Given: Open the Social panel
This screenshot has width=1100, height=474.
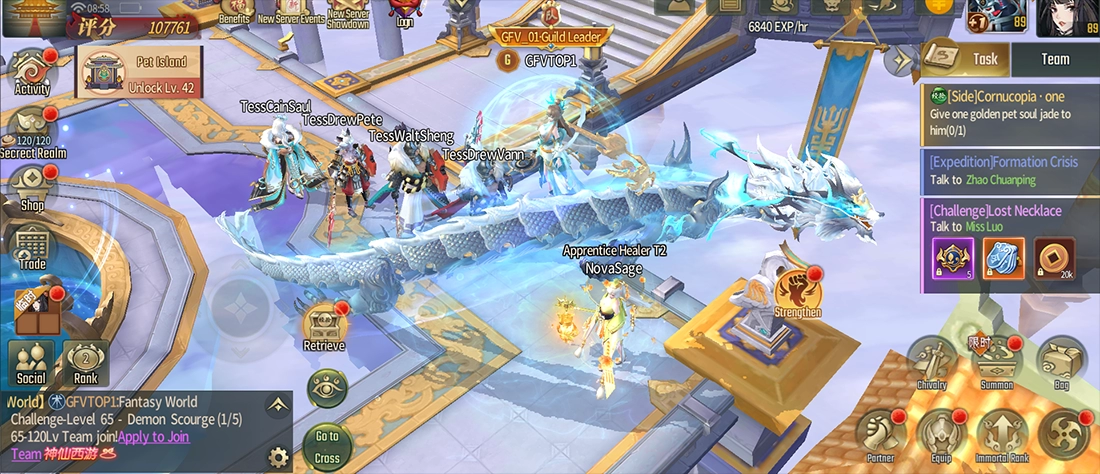Looking at the screenshot, I should [x=31, y=362].
